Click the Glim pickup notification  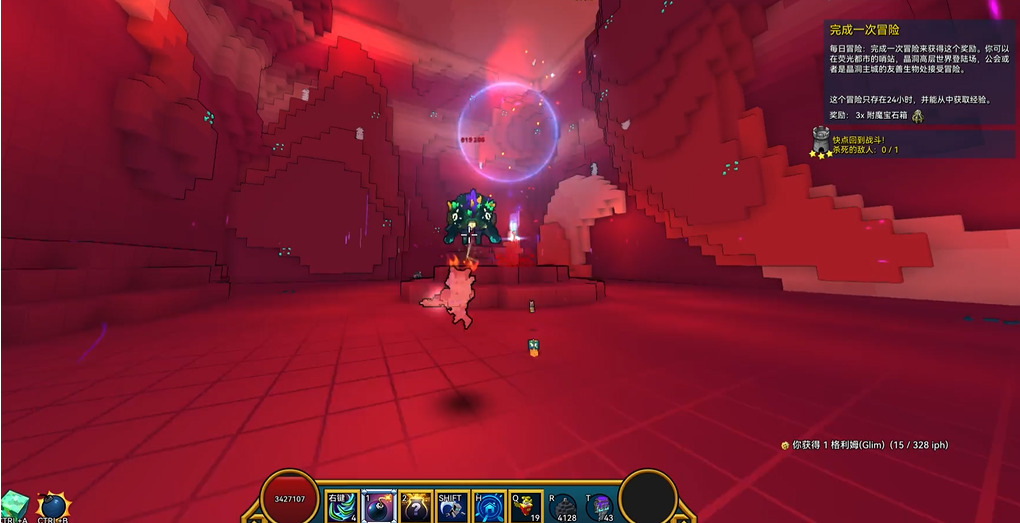pyautogui.click(x=863, y=445)
